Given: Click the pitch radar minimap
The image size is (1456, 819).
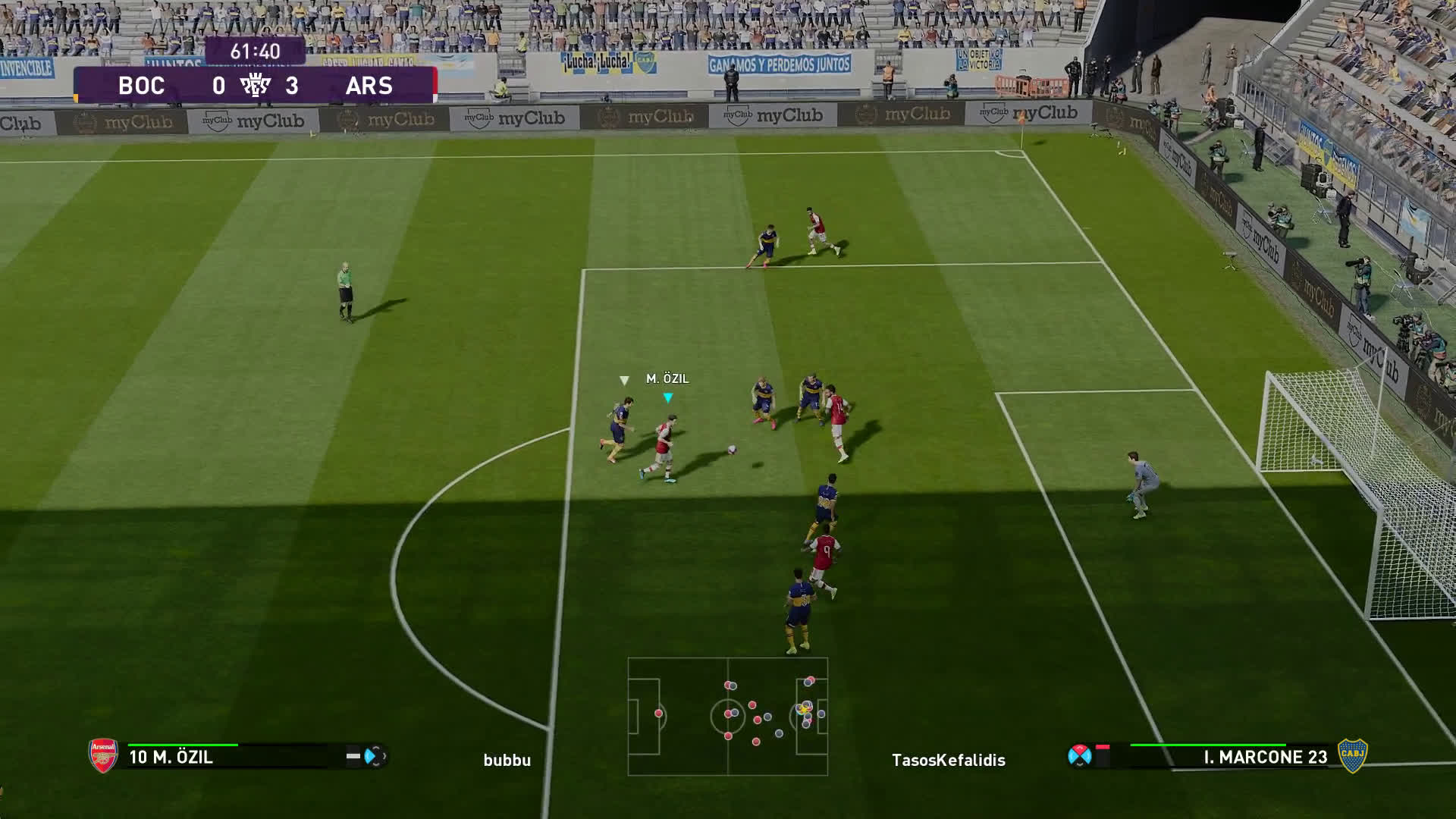Looking at the screenshot, I should coord(728,716).
